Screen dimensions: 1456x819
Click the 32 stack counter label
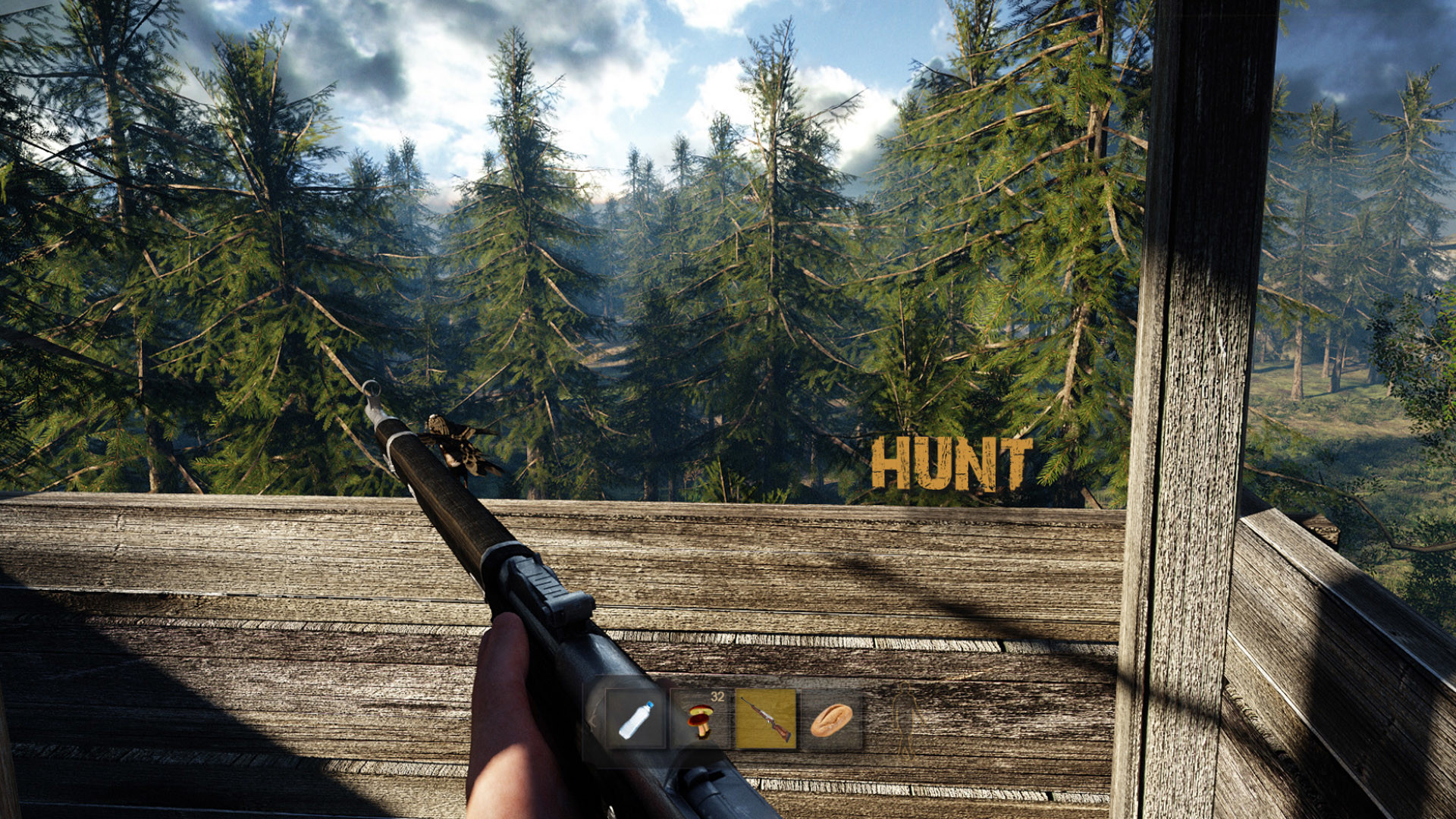tap(716, 697)
